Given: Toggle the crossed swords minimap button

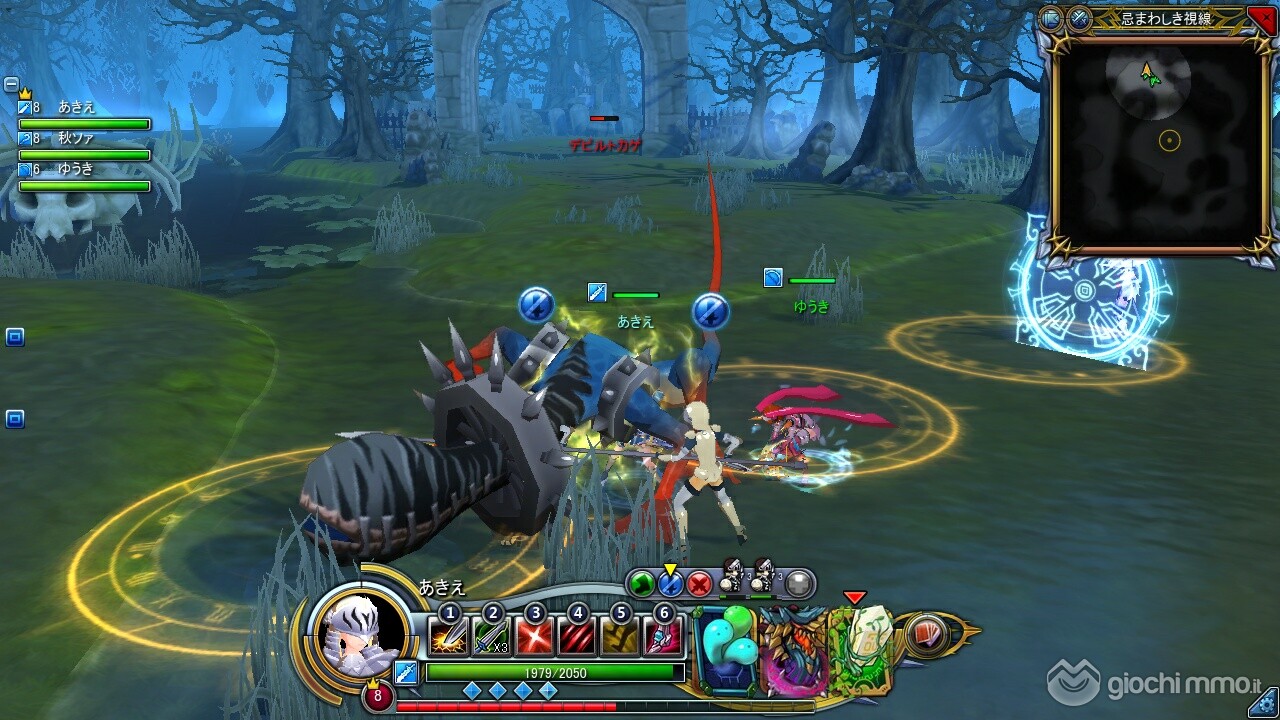Looking at the screenshot, I should [1079, 18].
